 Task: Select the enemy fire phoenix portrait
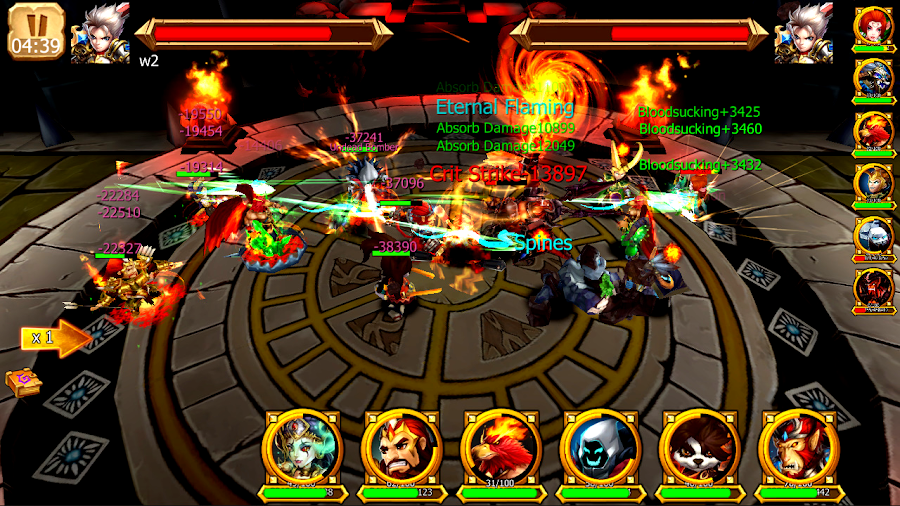tap(873, 131)
